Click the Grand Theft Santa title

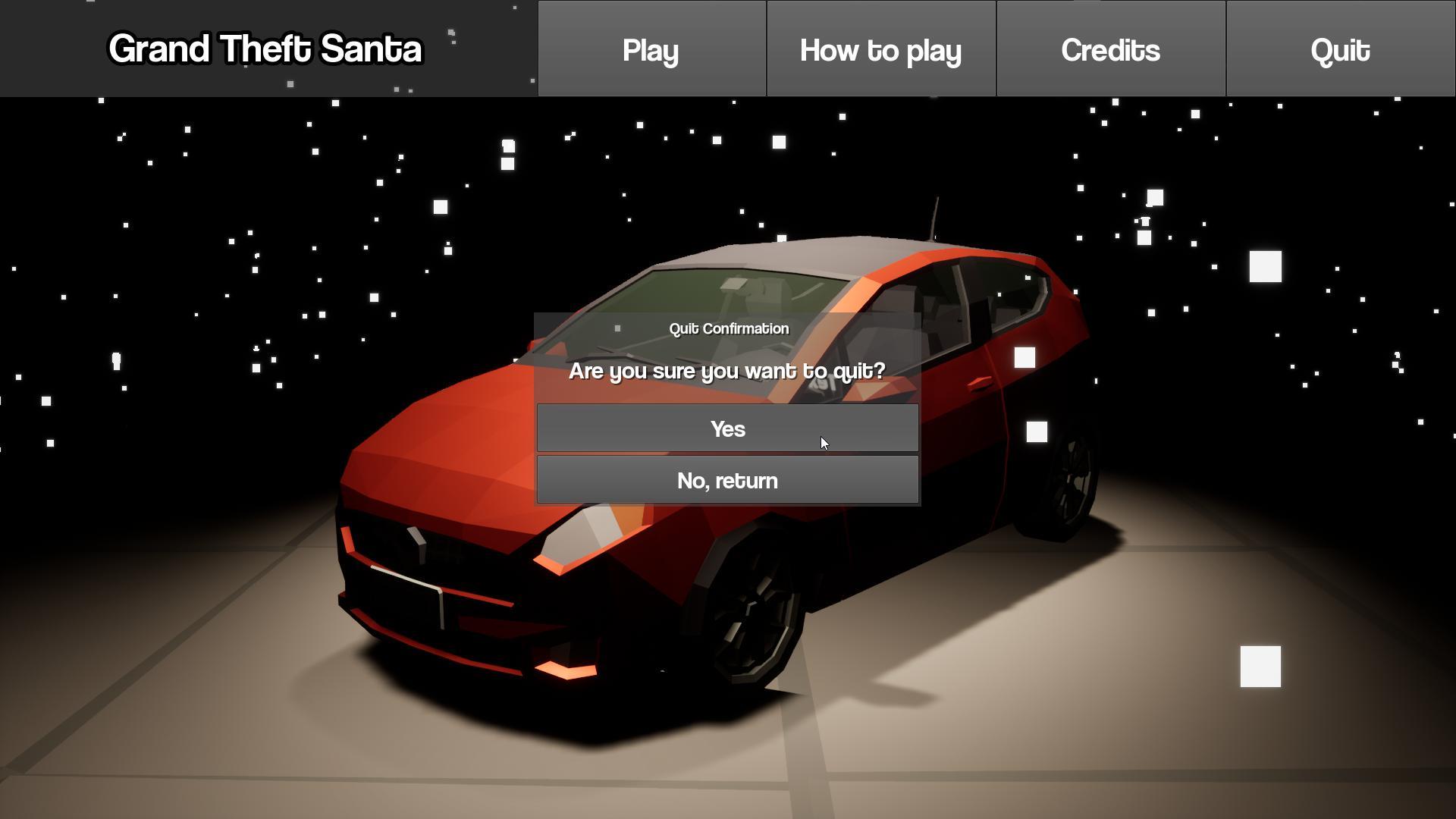click(265, 48)
